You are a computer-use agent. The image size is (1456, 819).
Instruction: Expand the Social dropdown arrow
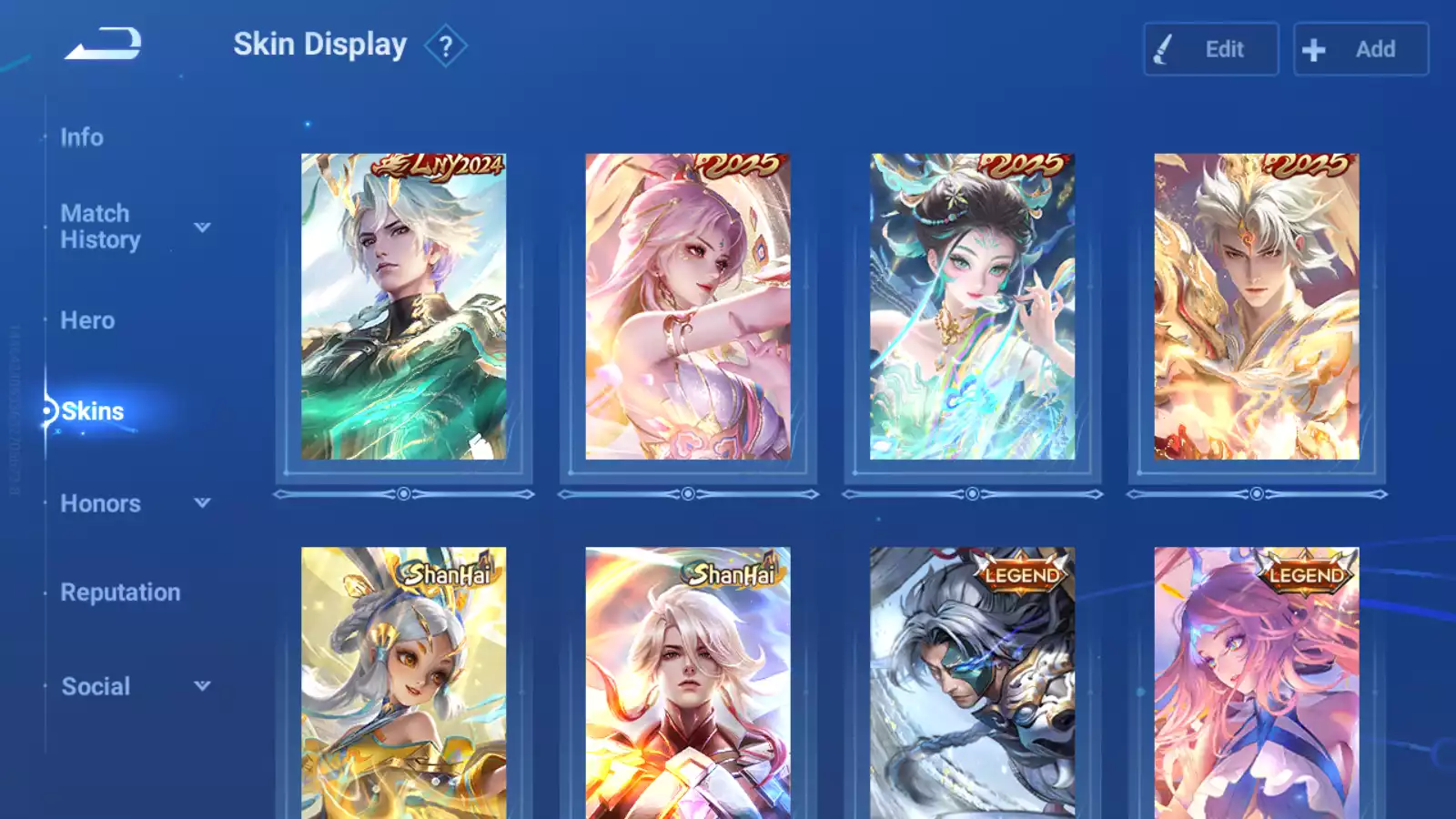[202, 685]
